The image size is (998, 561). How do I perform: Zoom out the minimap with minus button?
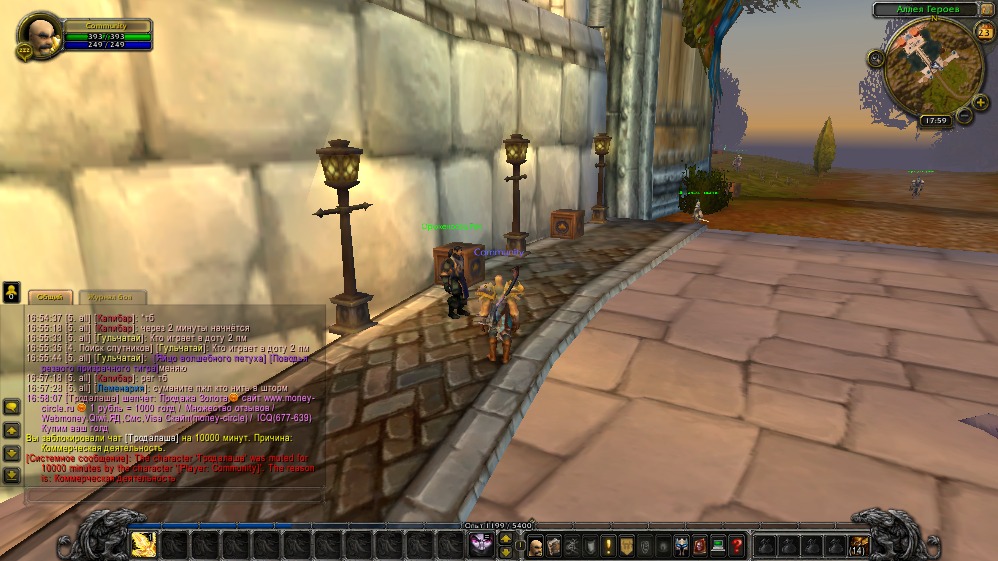964,116
